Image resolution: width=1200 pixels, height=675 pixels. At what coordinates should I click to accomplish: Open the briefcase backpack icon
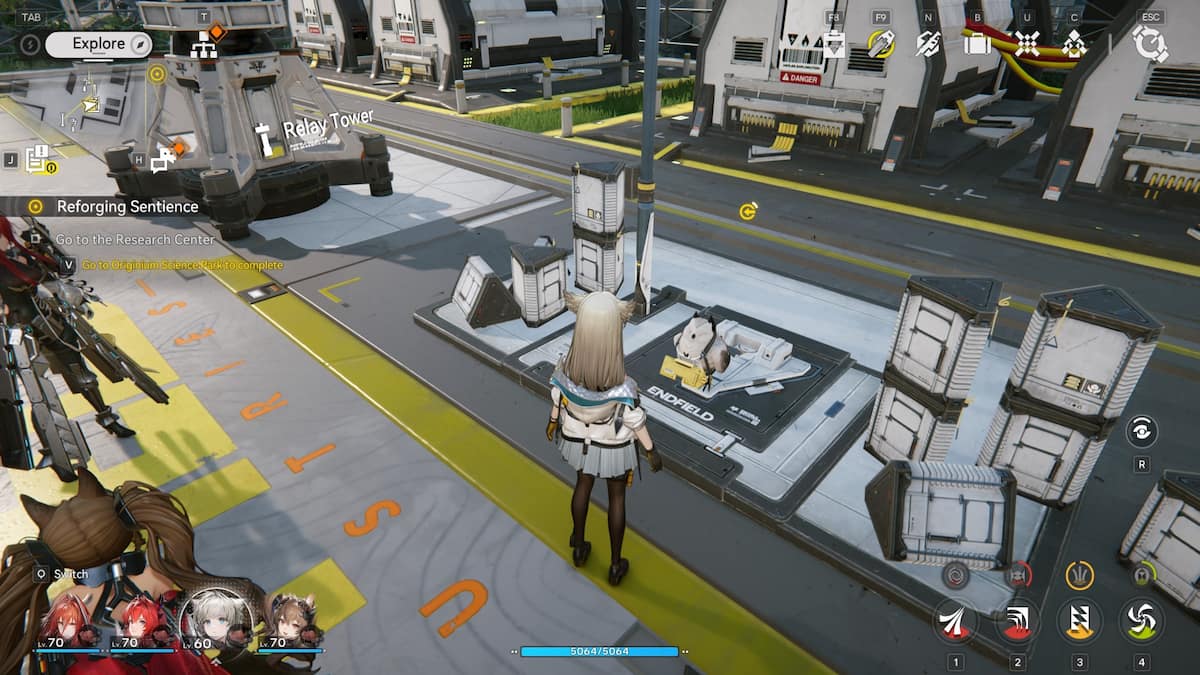tap(977, 43)
